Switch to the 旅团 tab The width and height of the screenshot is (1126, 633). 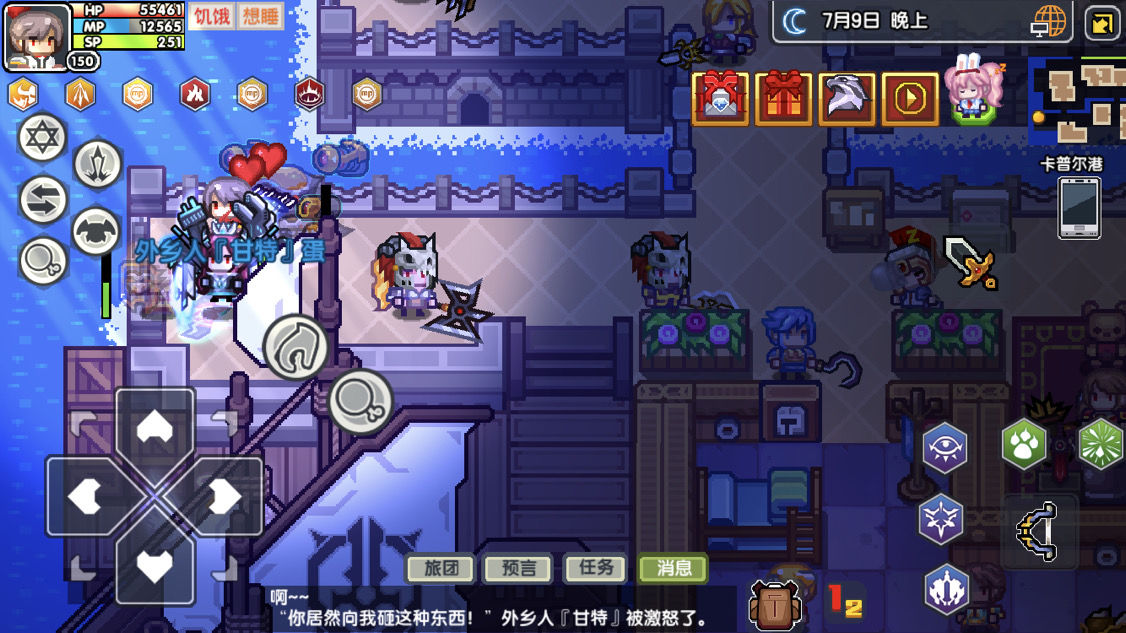(440, 568)
